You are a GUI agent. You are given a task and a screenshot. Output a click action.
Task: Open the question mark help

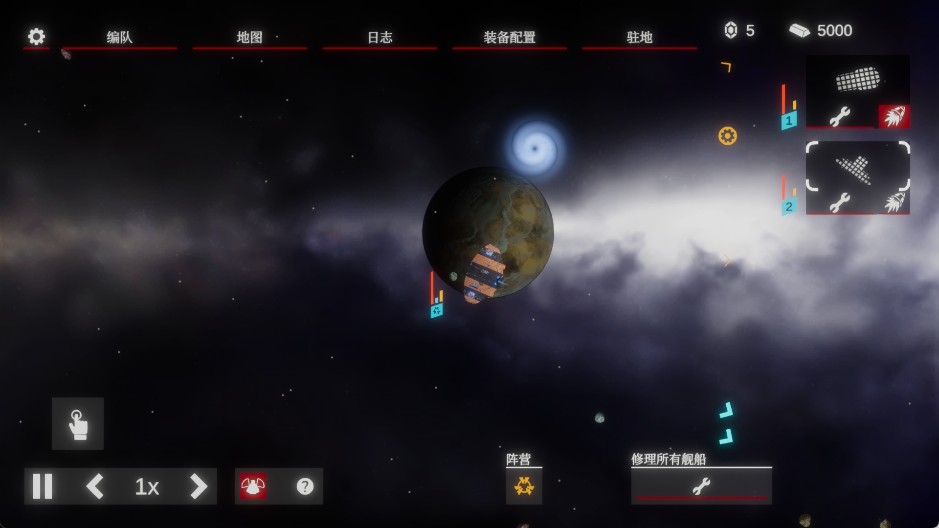click(305, 486)
